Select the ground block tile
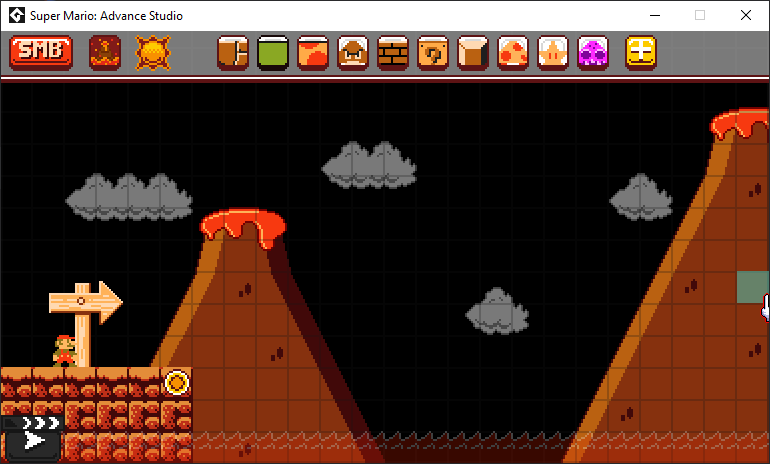 coord(233,52)
